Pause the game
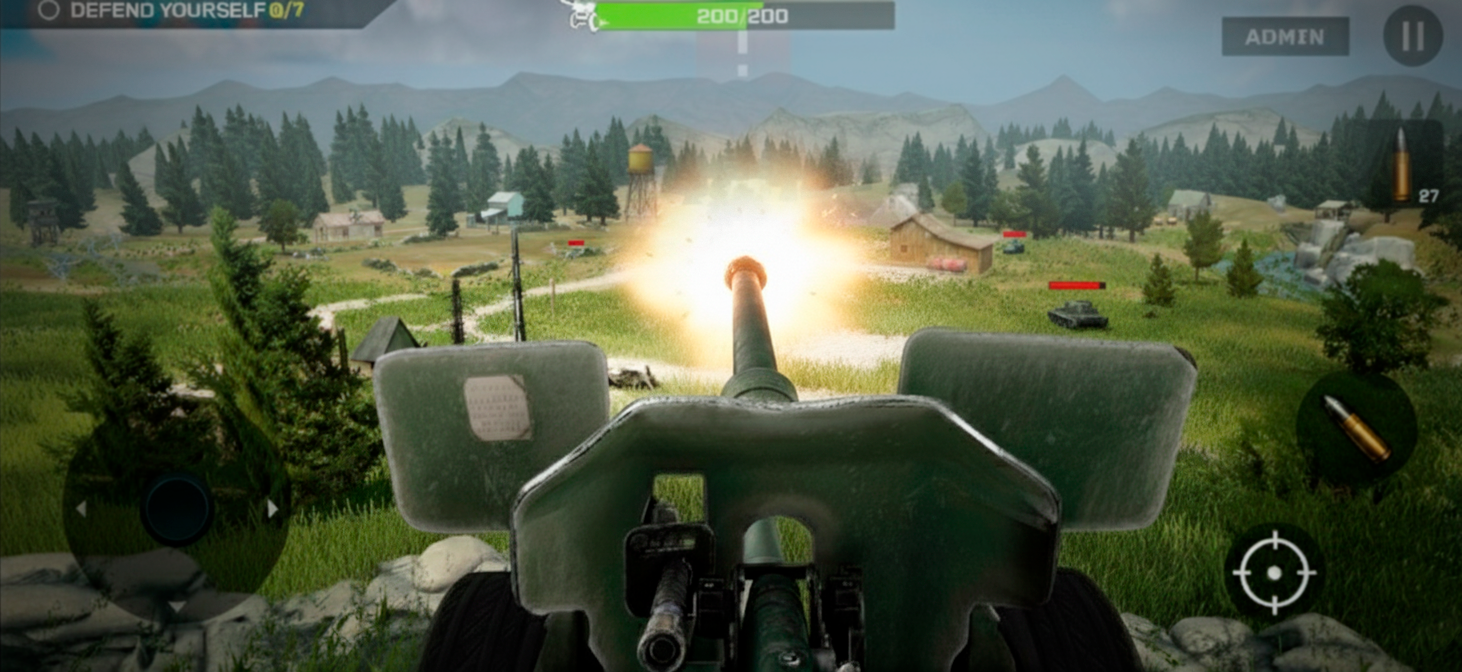 pos(1412,37)
